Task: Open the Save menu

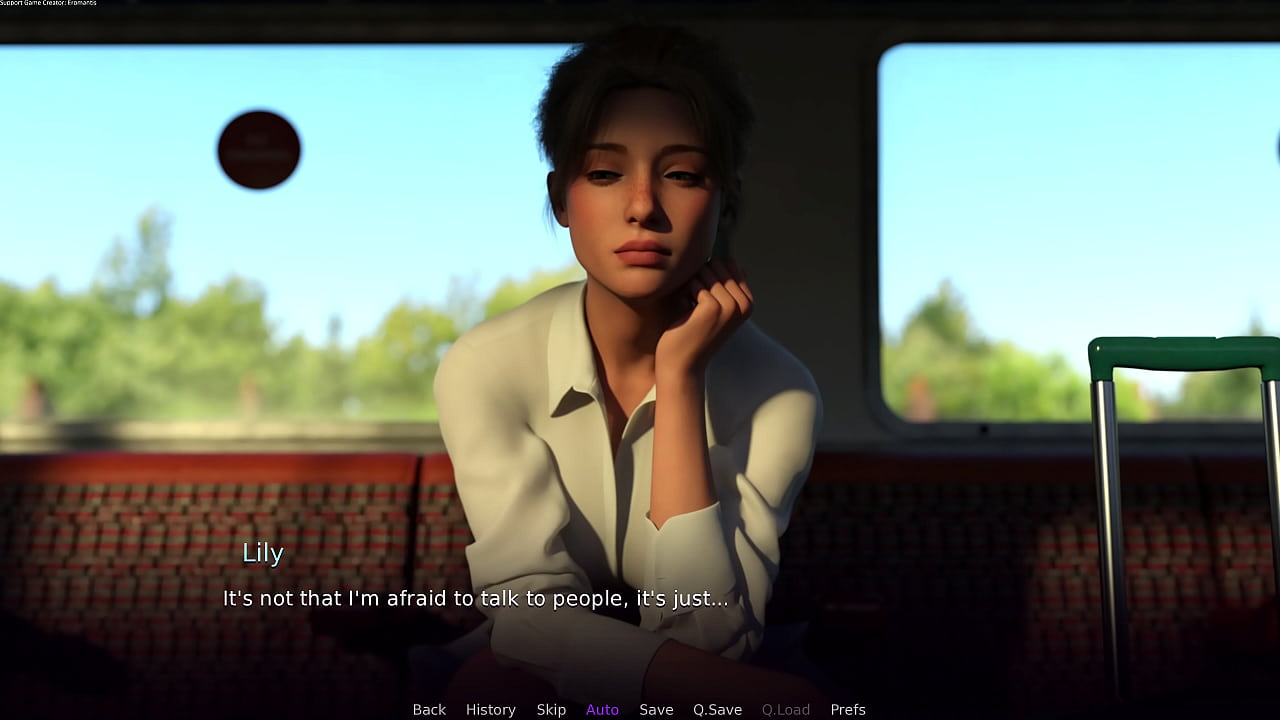Action: (x=656, y=710)
